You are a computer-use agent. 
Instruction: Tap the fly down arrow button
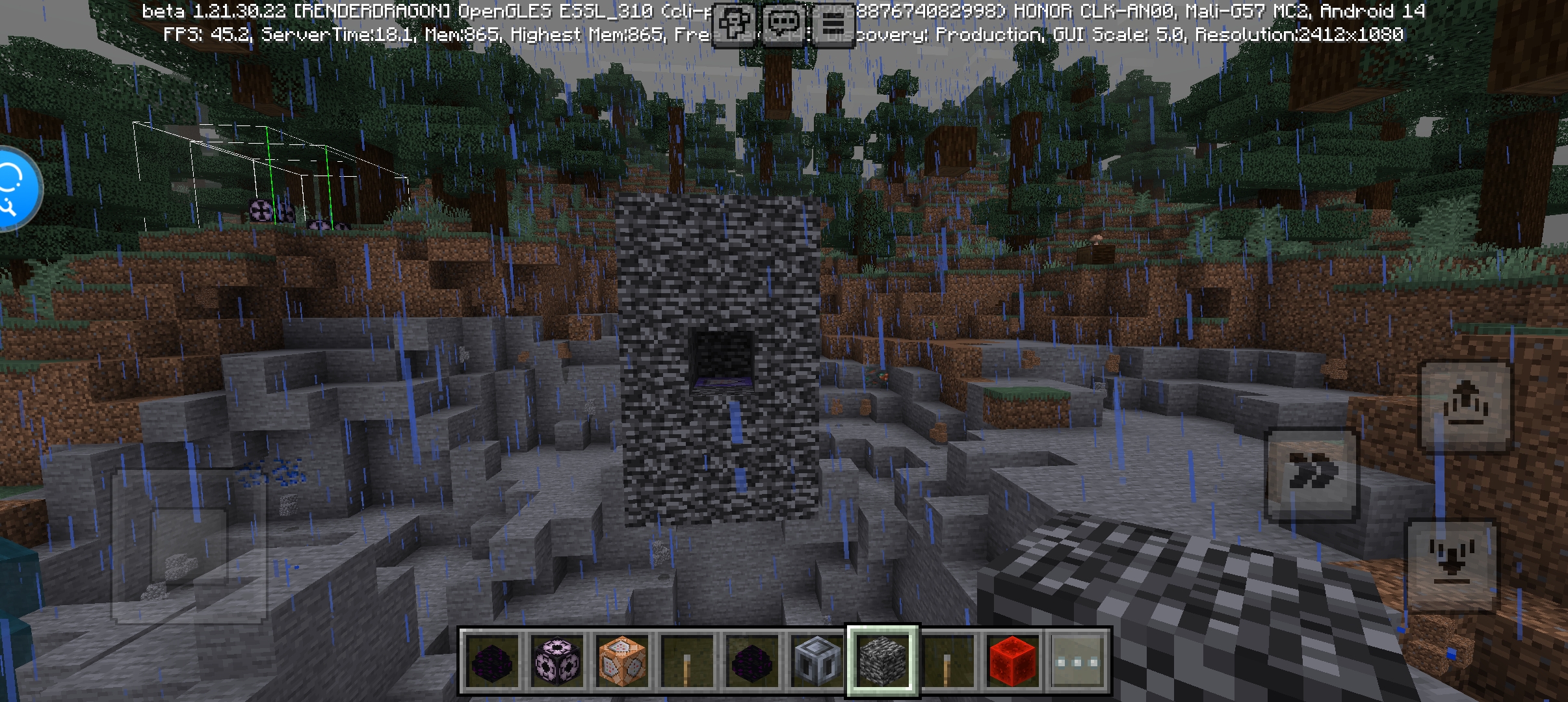click(x=1452, y=564)
